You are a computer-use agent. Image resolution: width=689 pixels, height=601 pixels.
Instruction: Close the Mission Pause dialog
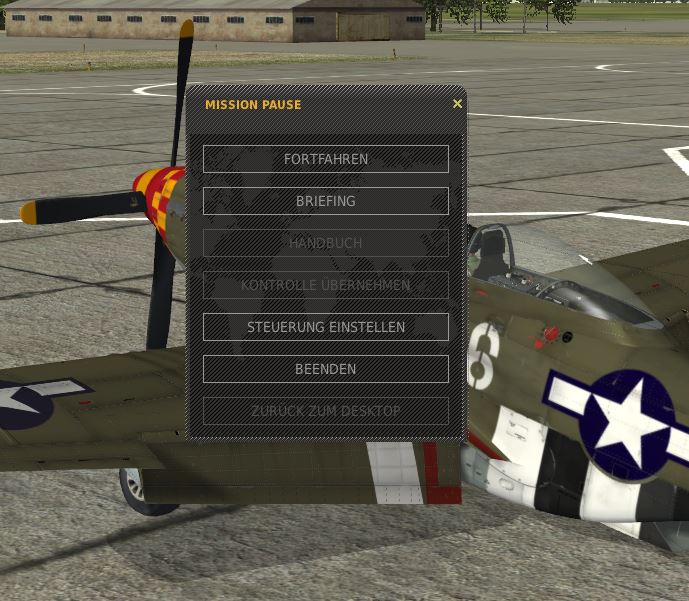(x=457, y=104)
